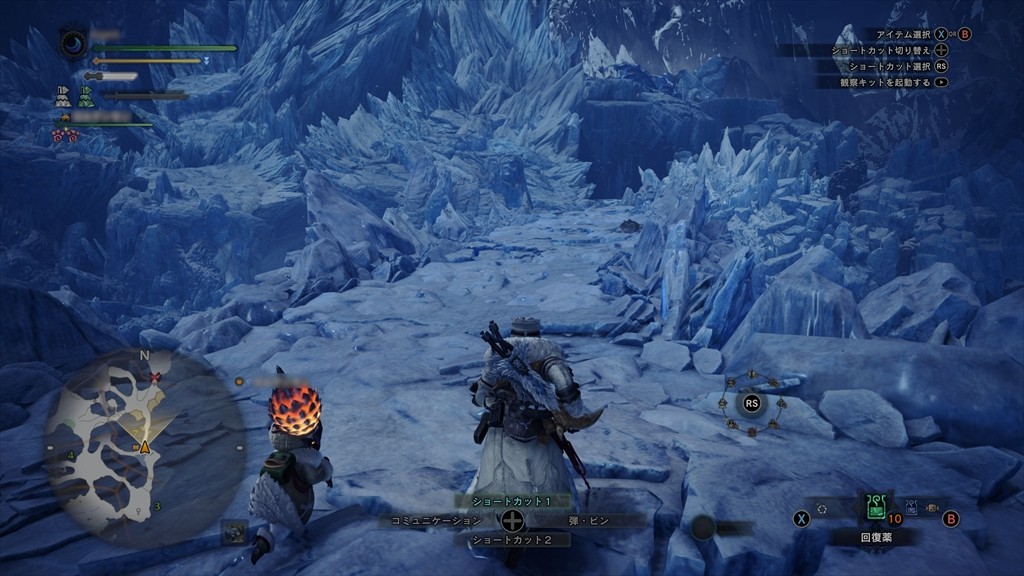The width and height of the screenshot is (1024, 576).
Task: Click the slinger ammo circle
Action: point(703,527)
